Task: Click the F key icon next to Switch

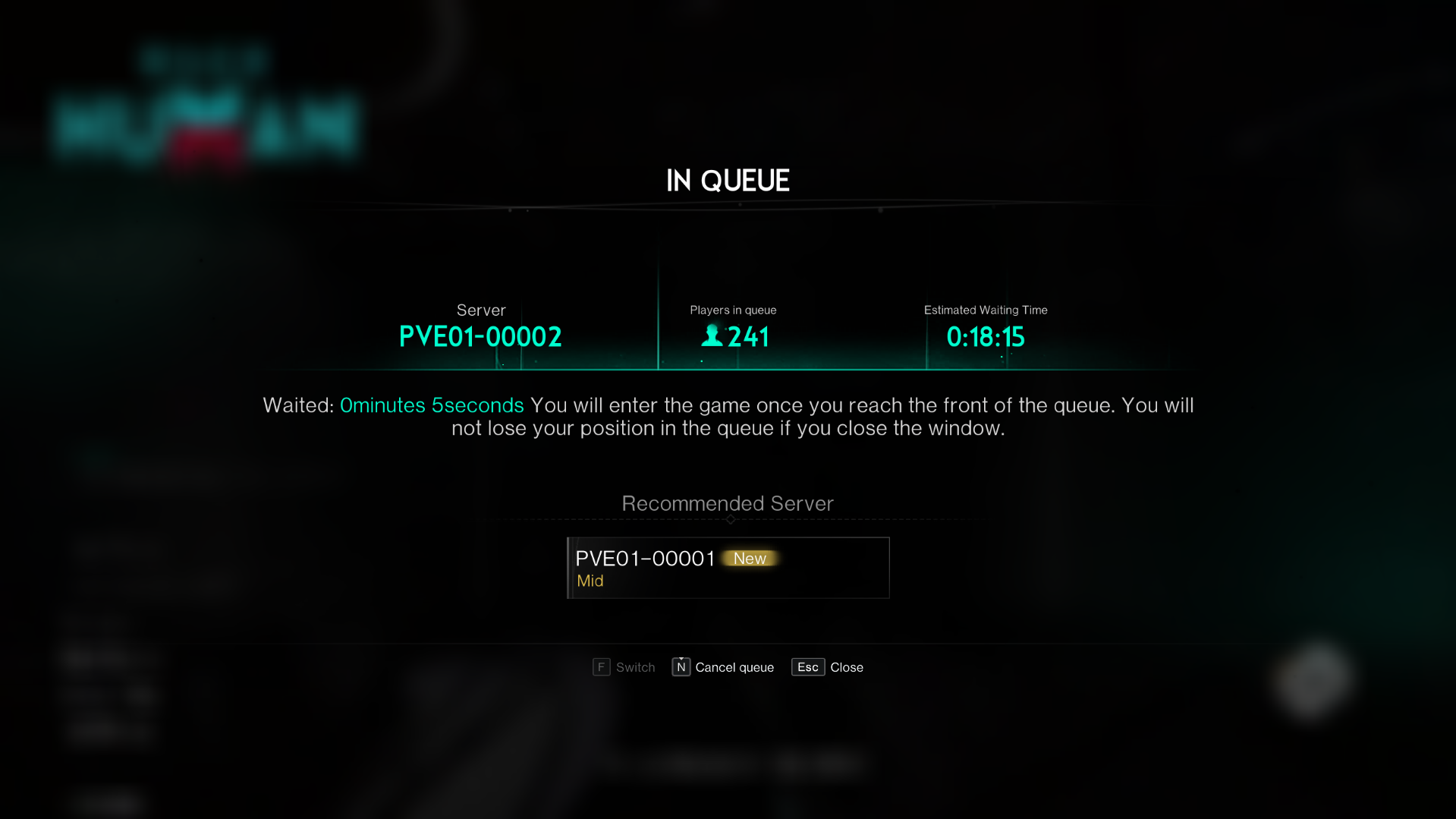Action: point(601,666)
